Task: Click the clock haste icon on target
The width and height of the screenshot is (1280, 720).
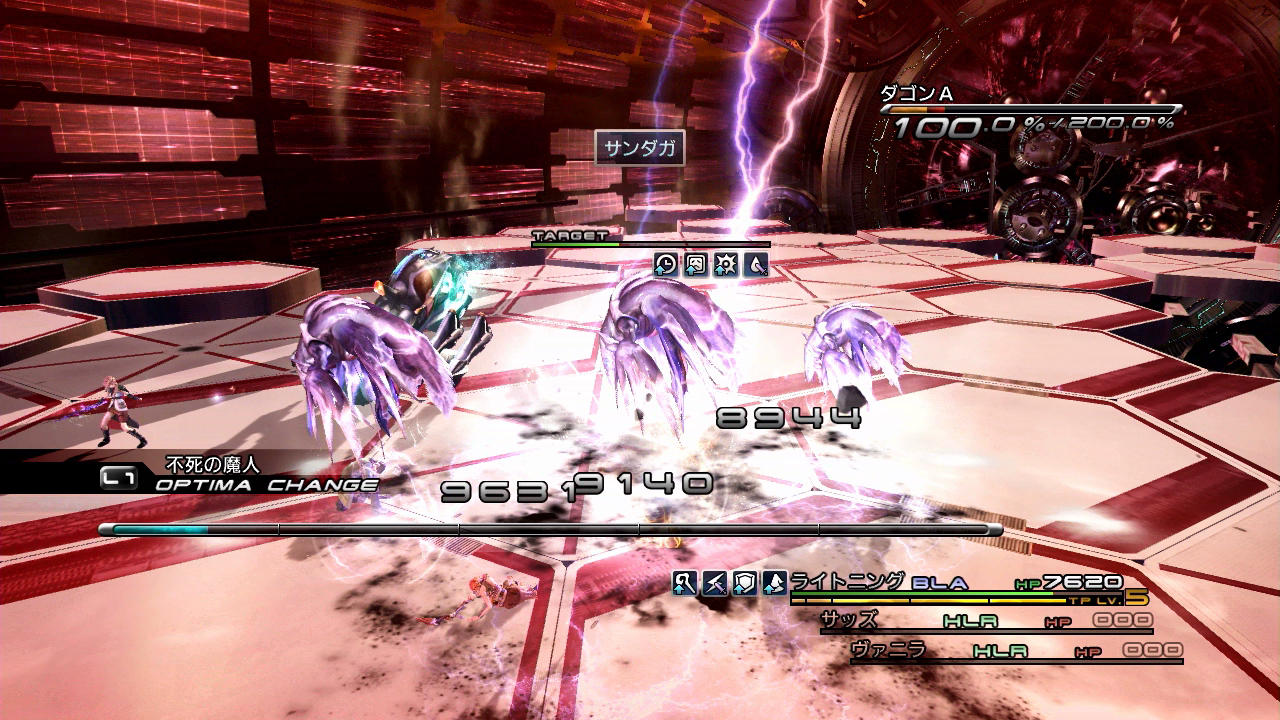Action: pos(666,264)
